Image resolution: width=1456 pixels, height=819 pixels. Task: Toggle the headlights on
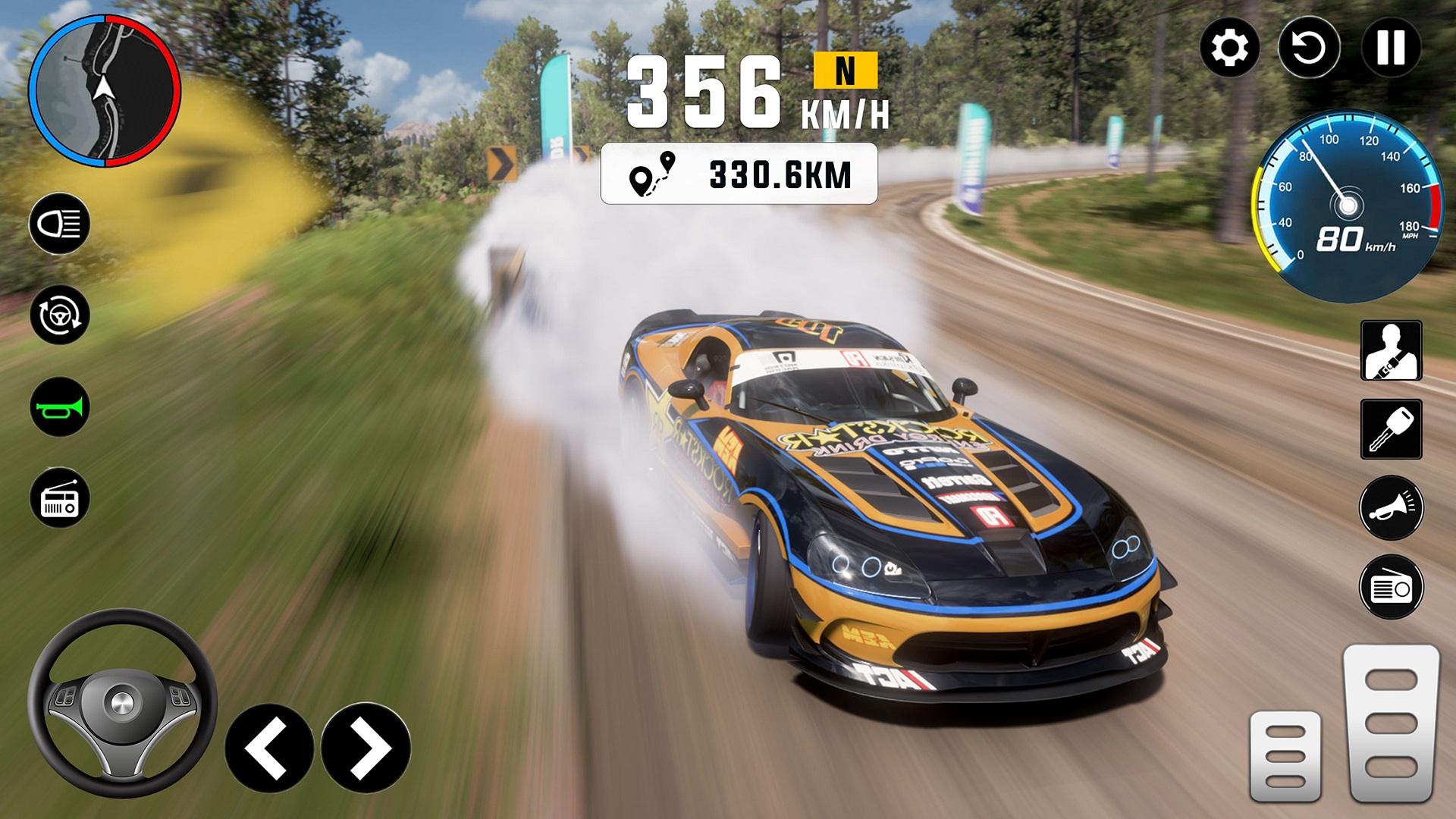[x=59, y=223]
